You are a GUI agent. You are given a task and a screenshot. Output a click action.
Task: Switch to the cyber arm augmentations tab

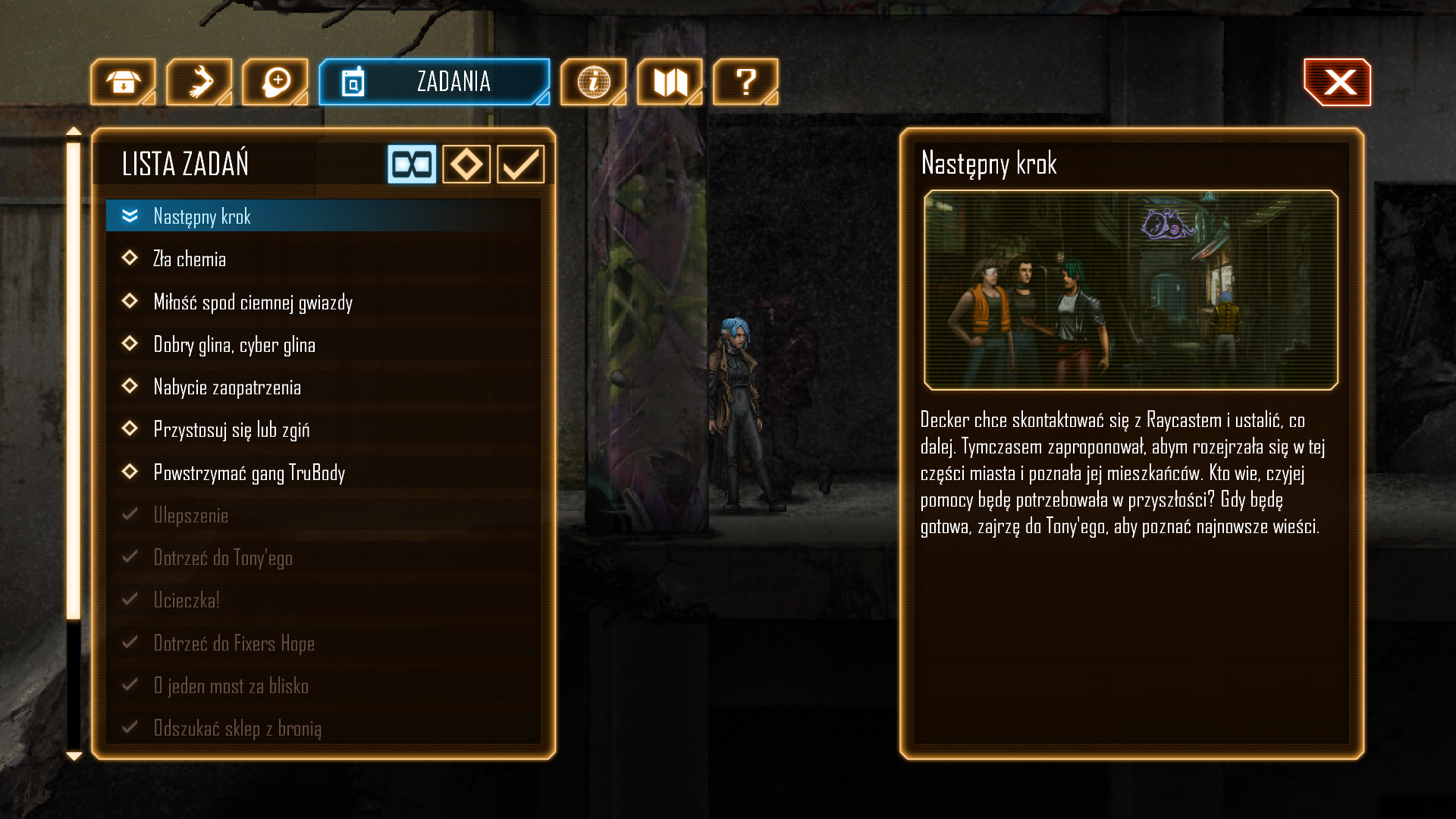199,82
